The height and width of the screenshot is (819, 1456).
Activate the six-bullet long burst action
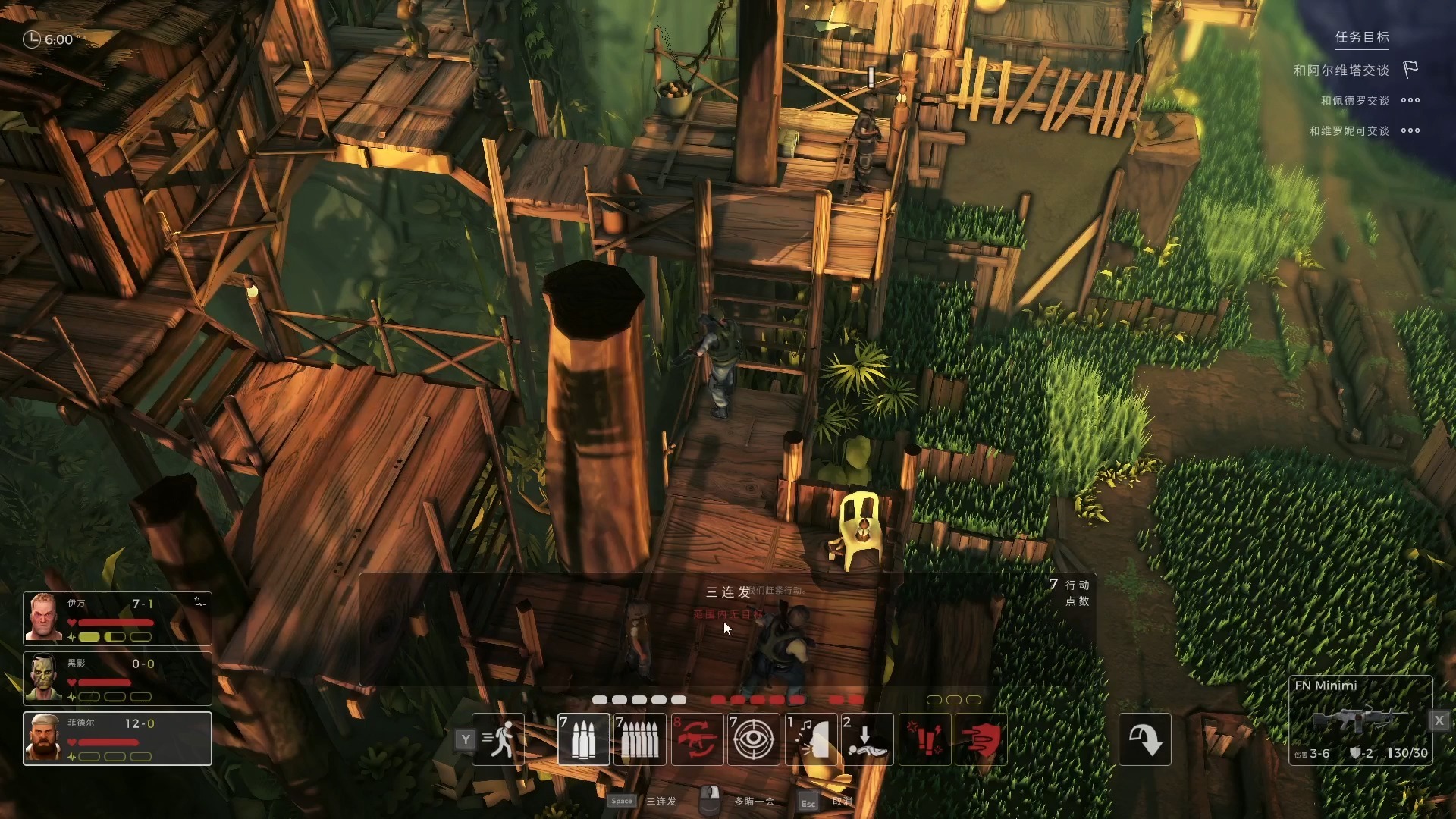[x=640, y=739]
